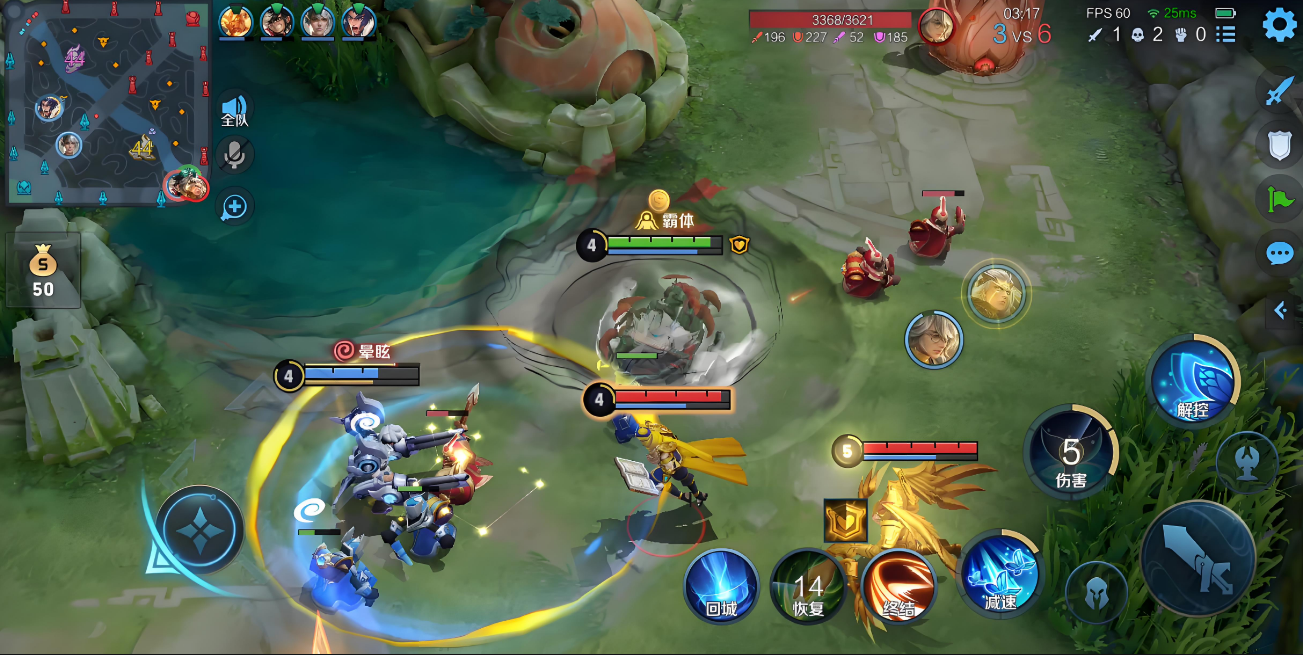Image resolution: width=1303 pixels, height=655 pixels.
Task: Activate the 减速 slow skill
Action: (x=999, y=574)
